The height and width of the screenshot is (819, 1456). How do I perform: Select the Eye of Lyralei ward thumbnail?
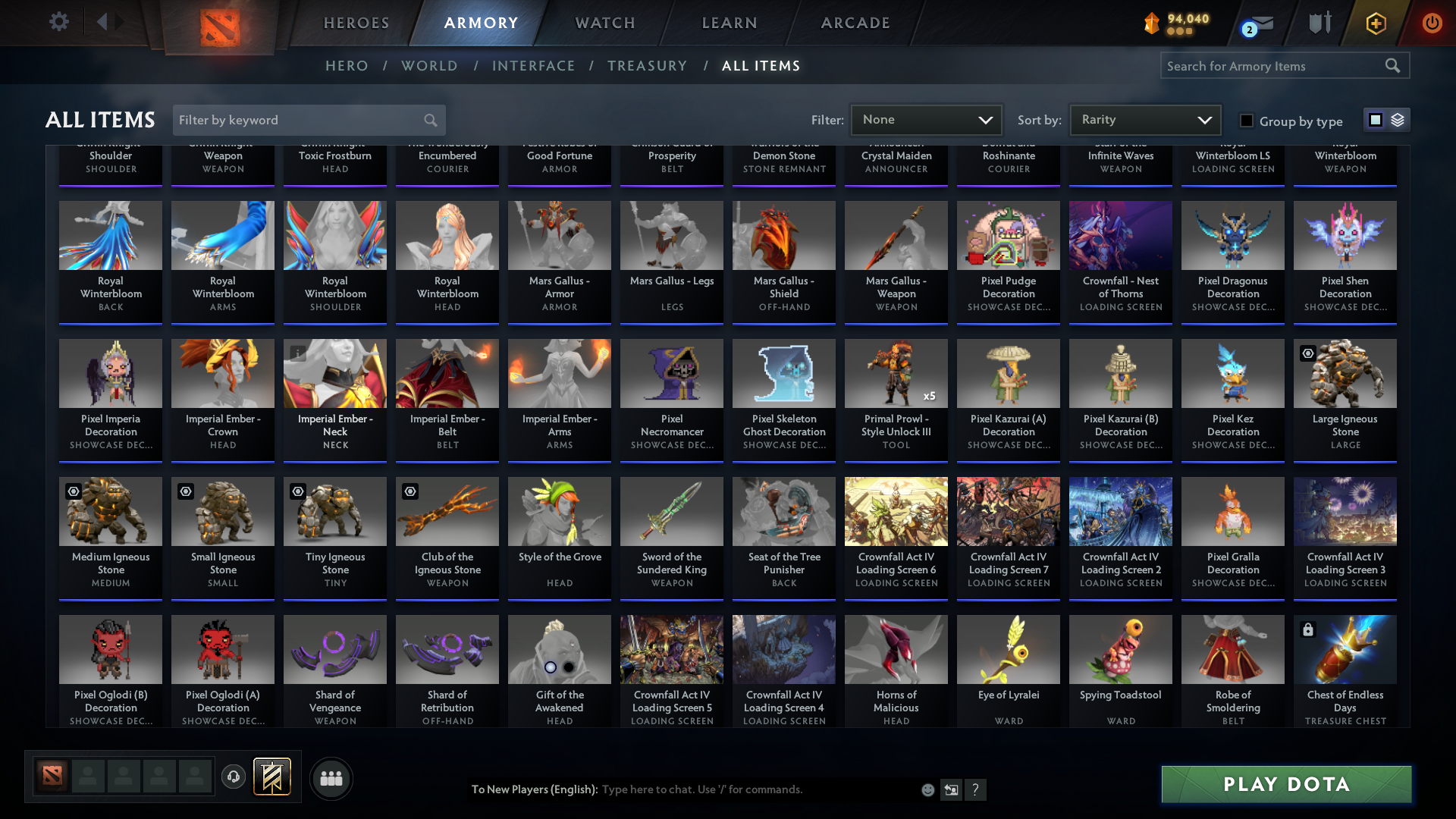pyautogui.click(x=1008, y=648)
